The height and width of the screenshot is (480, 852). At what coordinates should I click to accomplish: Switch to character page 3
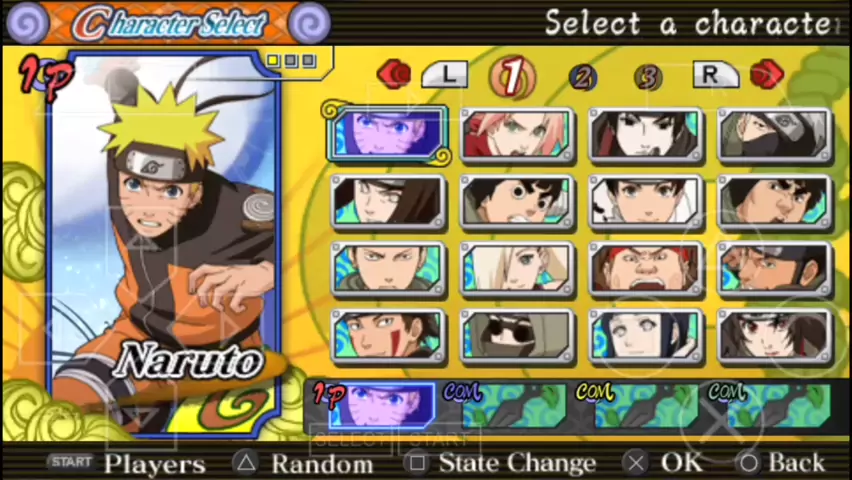648,77
